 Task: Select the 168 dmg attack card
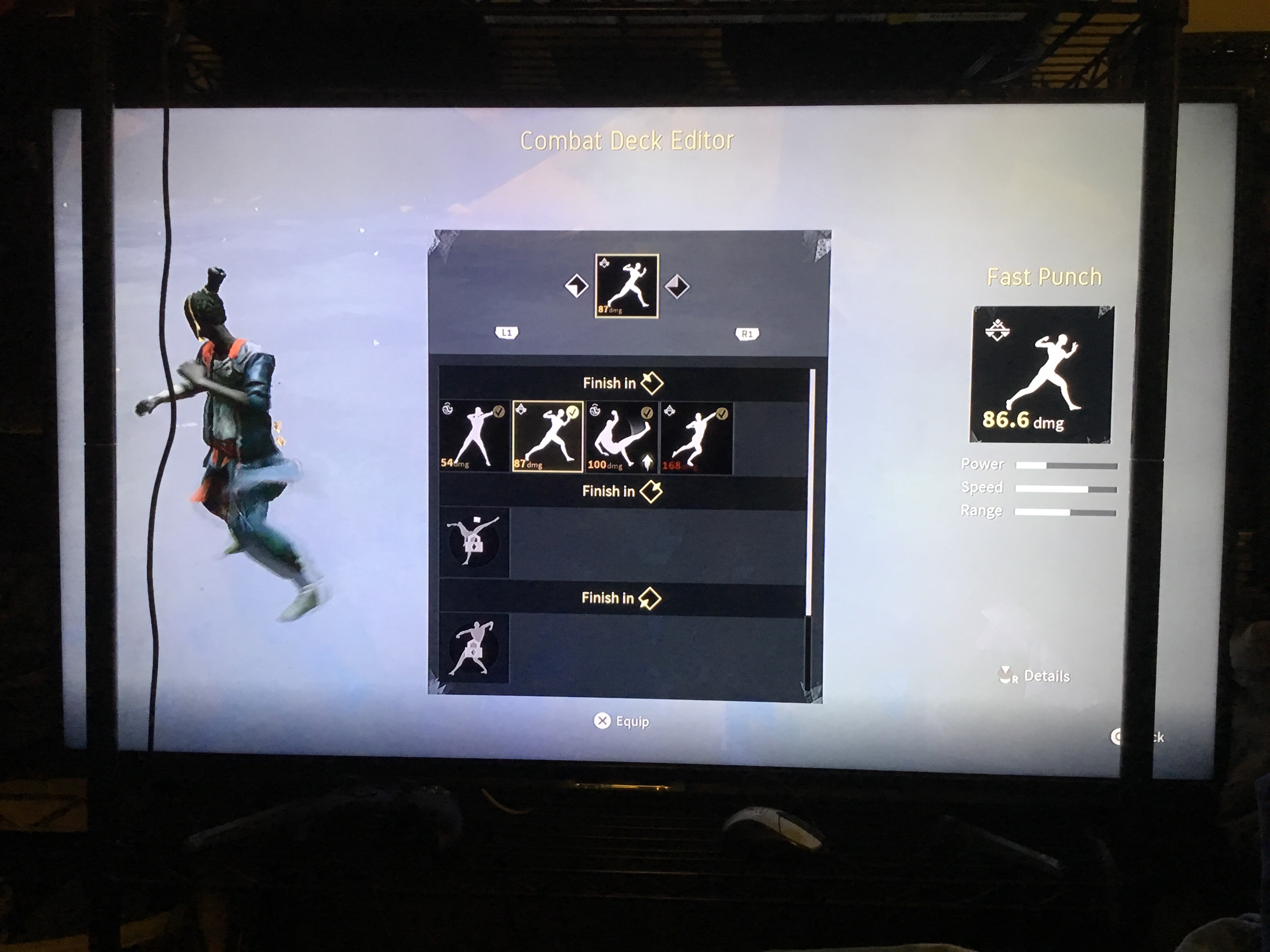pos(695,438)
